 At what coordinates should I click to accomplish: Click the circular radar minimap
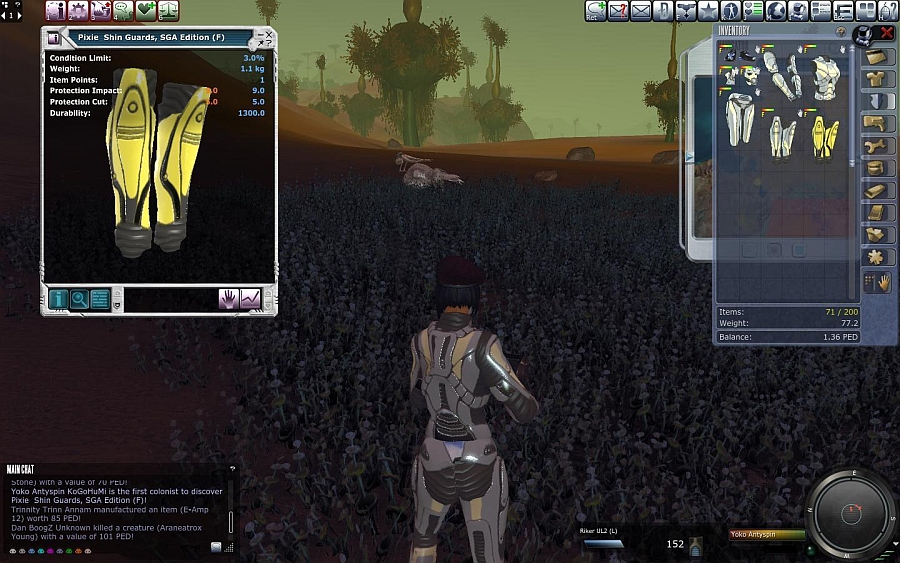[852, 514]
